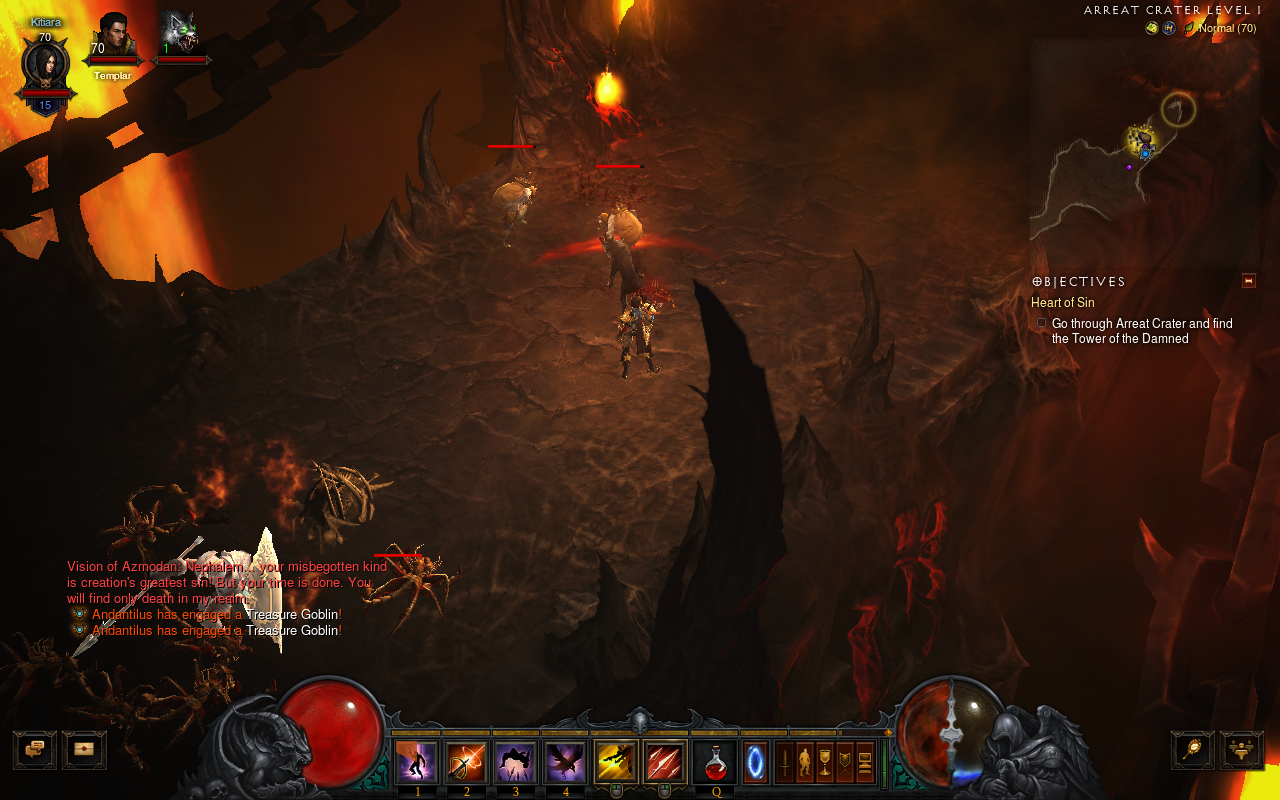Click the Kitiara player portrait
Viewport: 1280px width, 800px height.
pyautogui.click(x=45, y=65)
